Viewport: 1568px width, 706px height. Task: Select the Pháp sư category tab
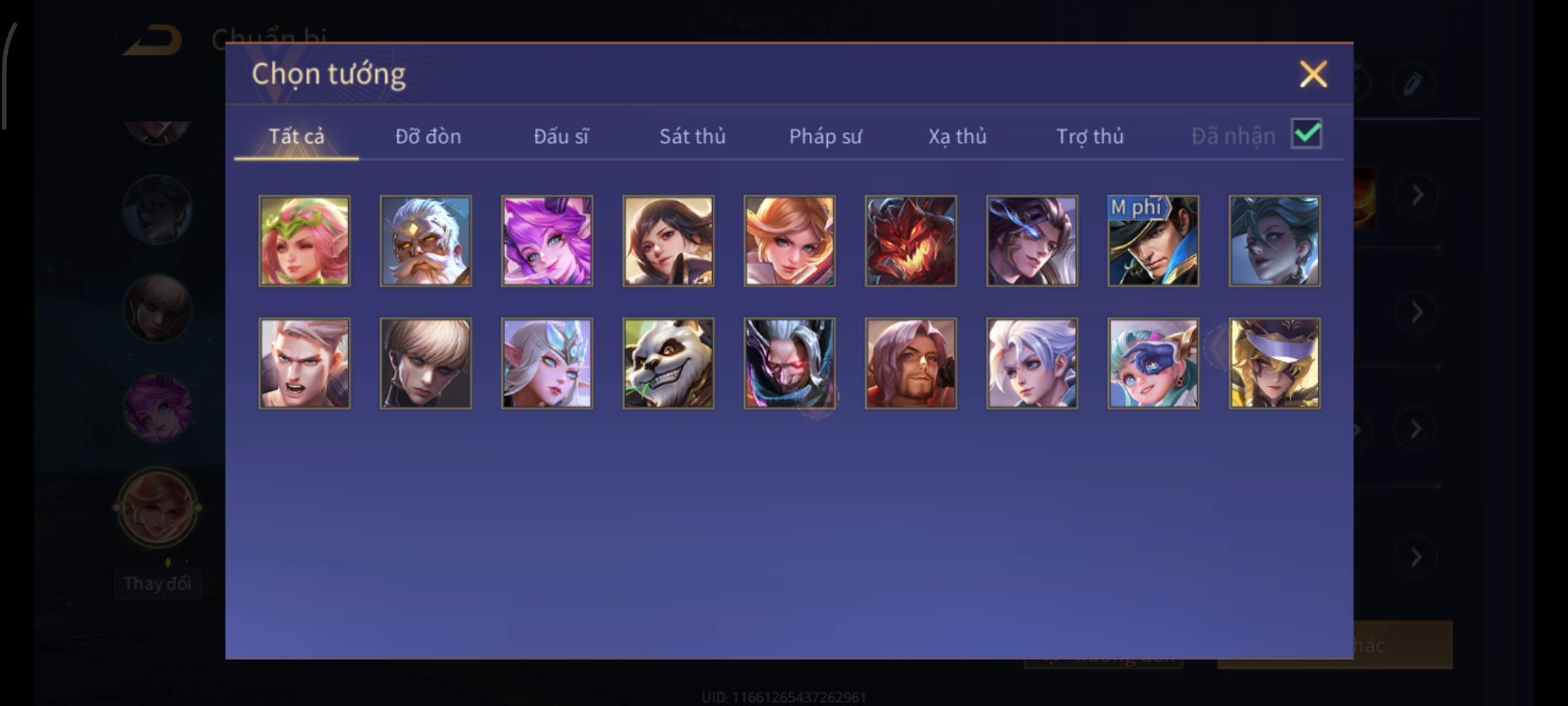tap(825, 136)
